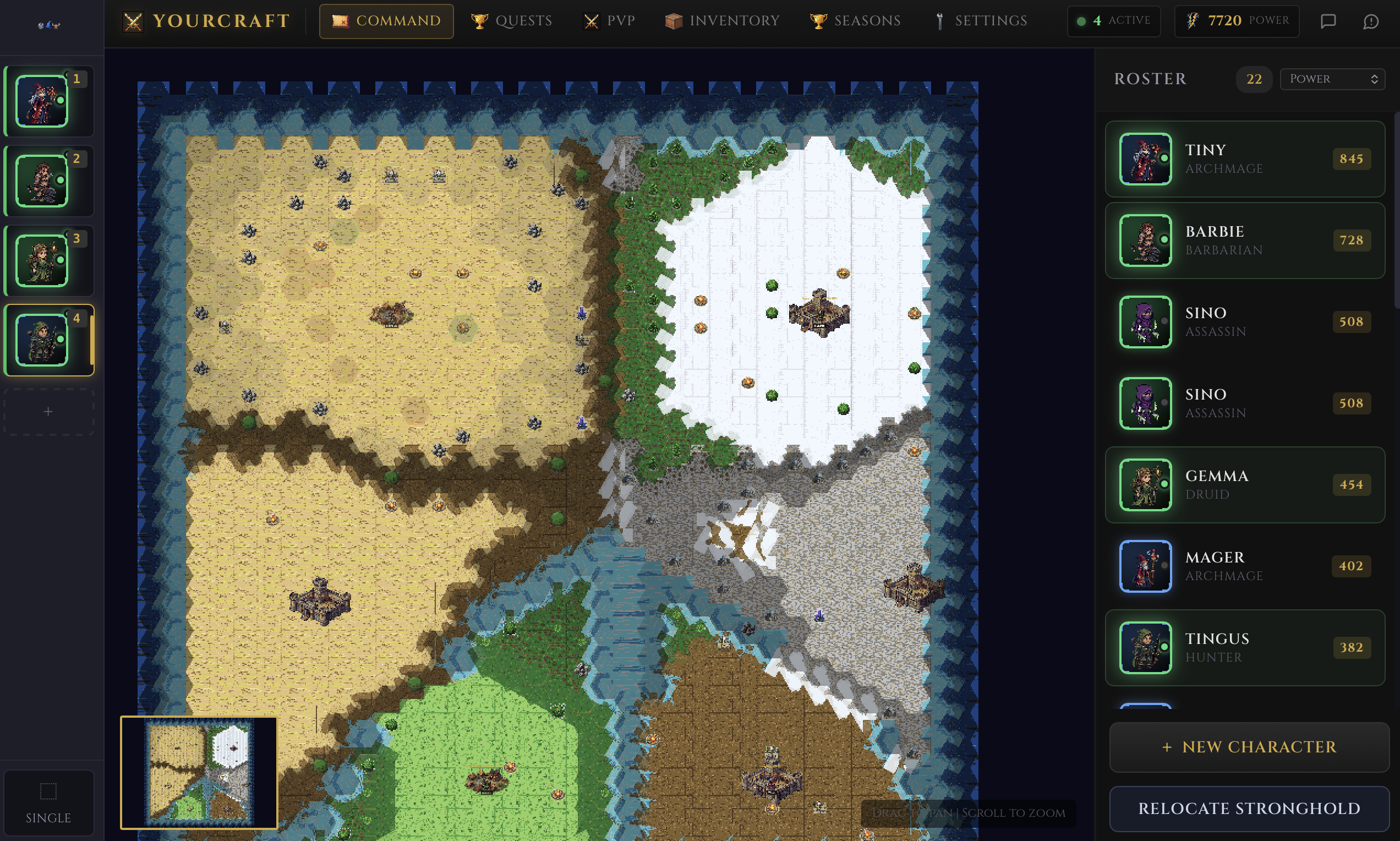Click the lightning Power indicator

pos(1238,21)
